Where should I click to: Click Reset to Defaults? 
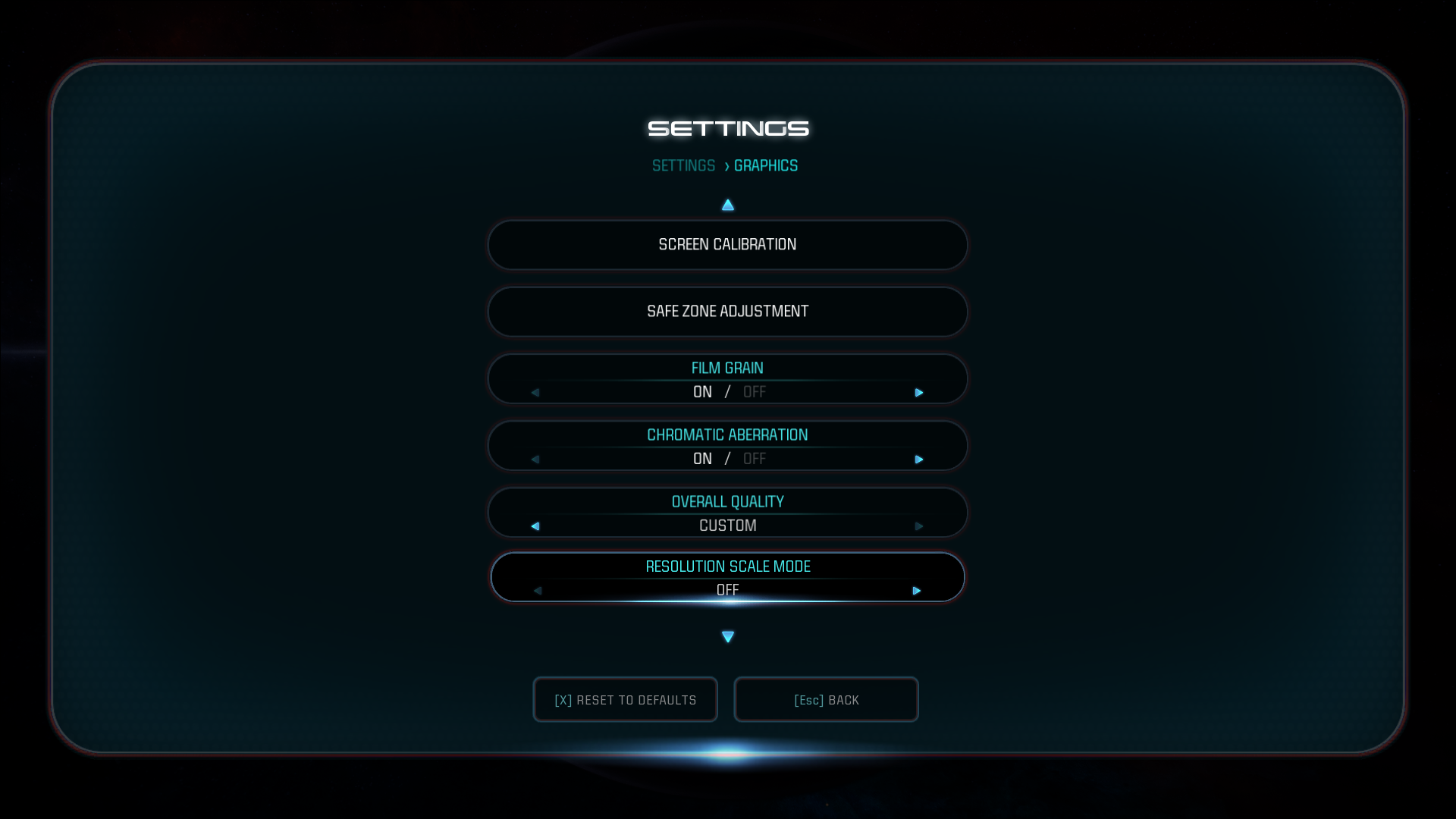[625, 699]
